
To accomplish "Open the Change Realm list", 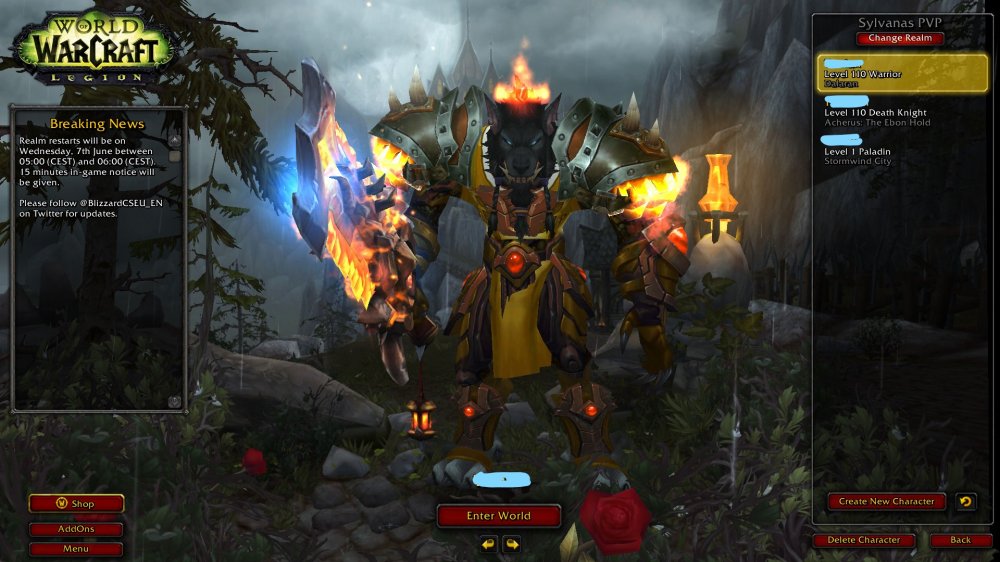I will (900, 38).
